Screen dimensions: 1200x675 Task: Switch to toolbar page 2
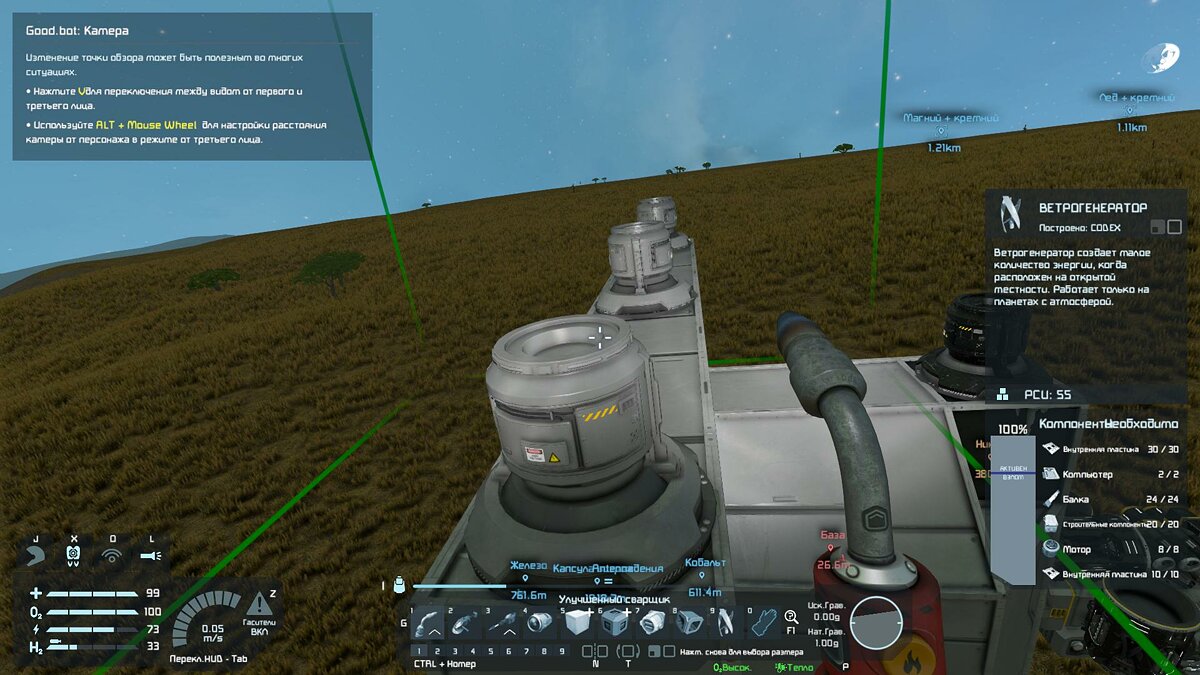click(438, 651)
